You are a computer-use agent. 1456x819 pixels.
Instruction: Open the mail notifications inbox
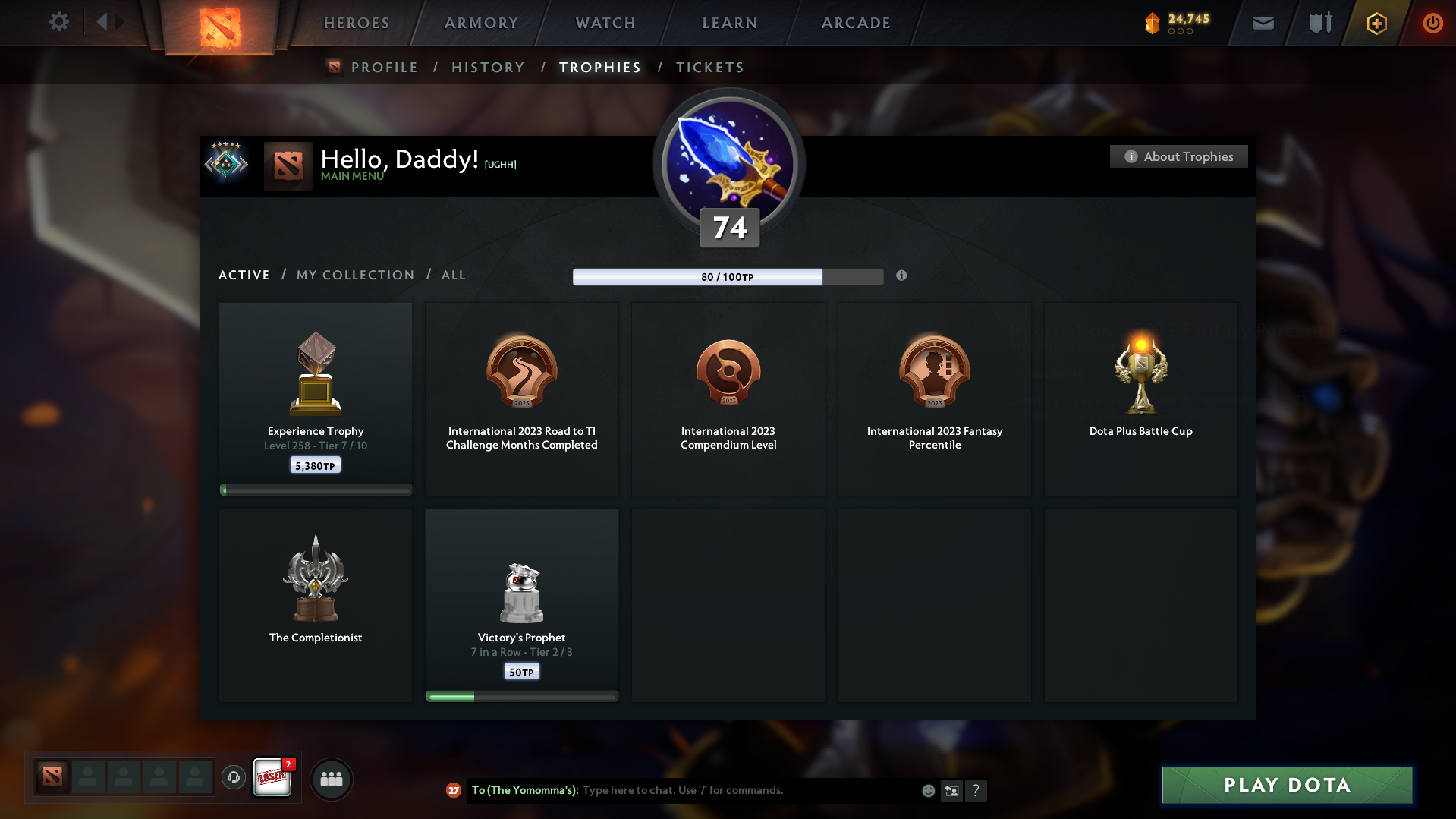coord(1263,23)
